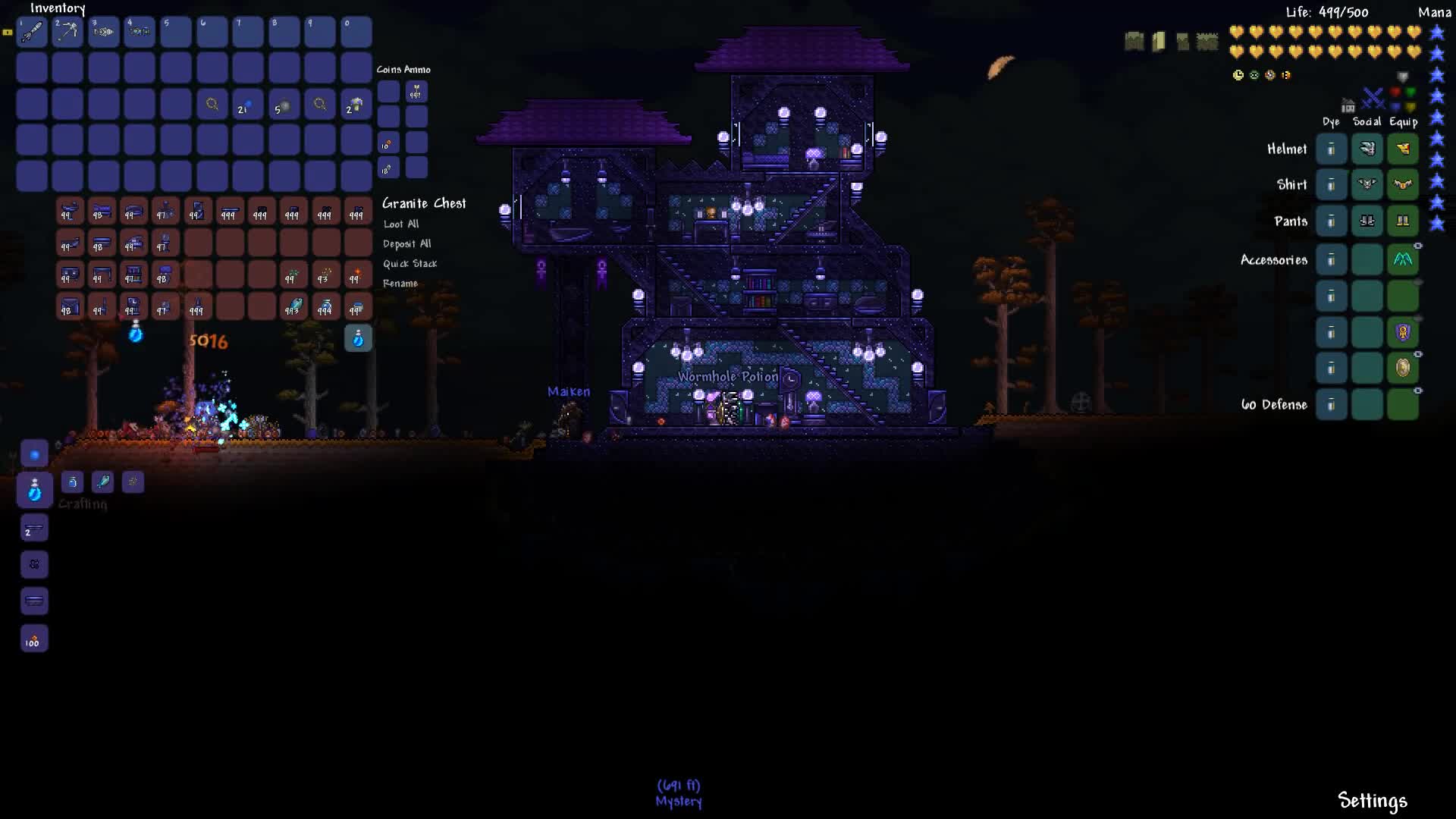Open the Settings menu
1456x819 pixels.
coord(1371,799)
